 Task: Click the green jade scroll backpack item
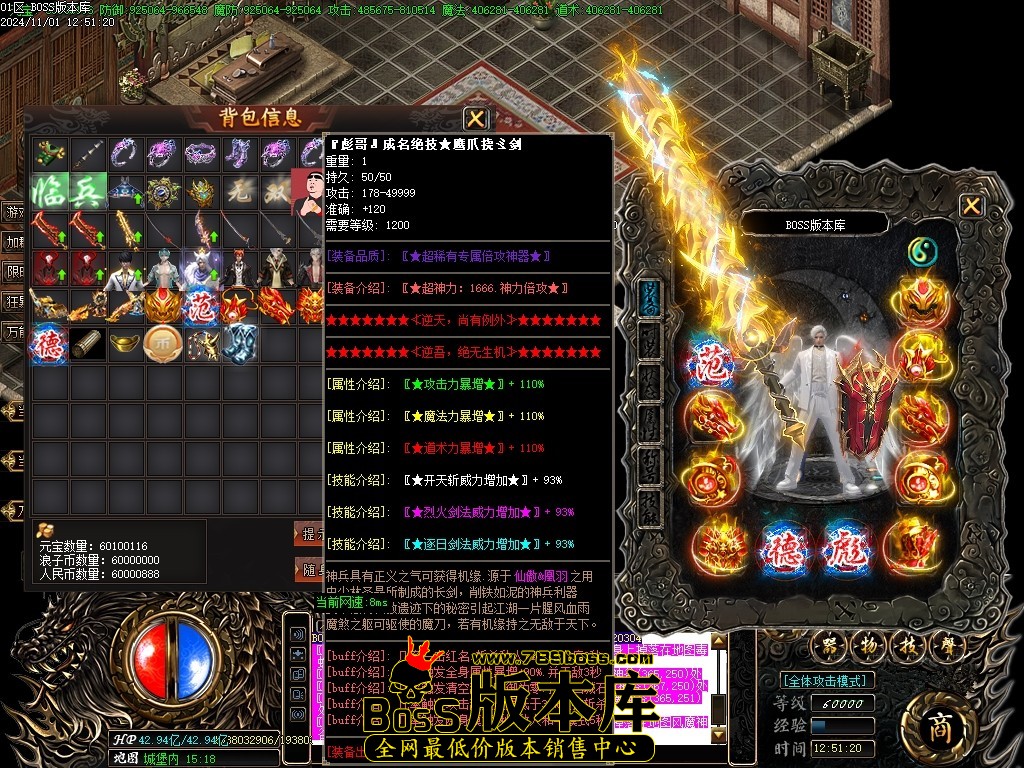49,152
